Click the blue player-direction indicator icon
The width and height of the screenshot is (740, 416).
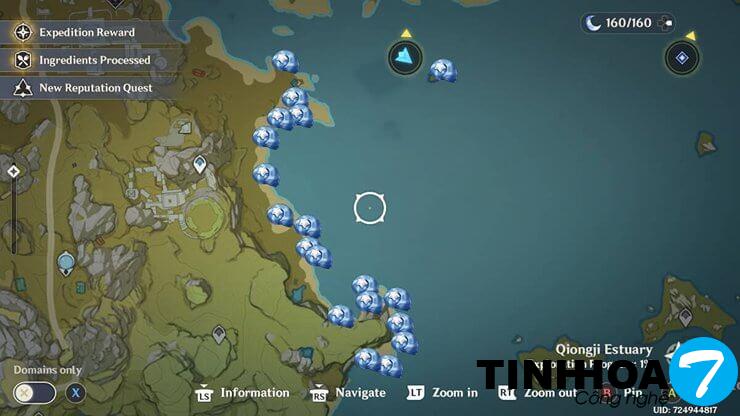405,57
